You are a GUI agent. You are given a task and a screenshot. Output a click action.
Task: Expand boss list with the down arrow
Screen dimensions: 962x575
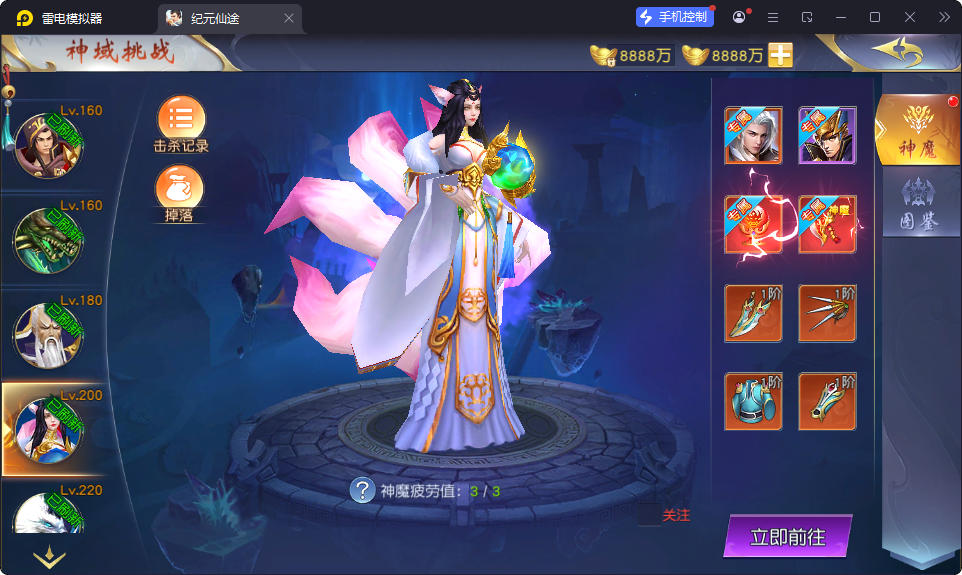(x=49, y=556)
